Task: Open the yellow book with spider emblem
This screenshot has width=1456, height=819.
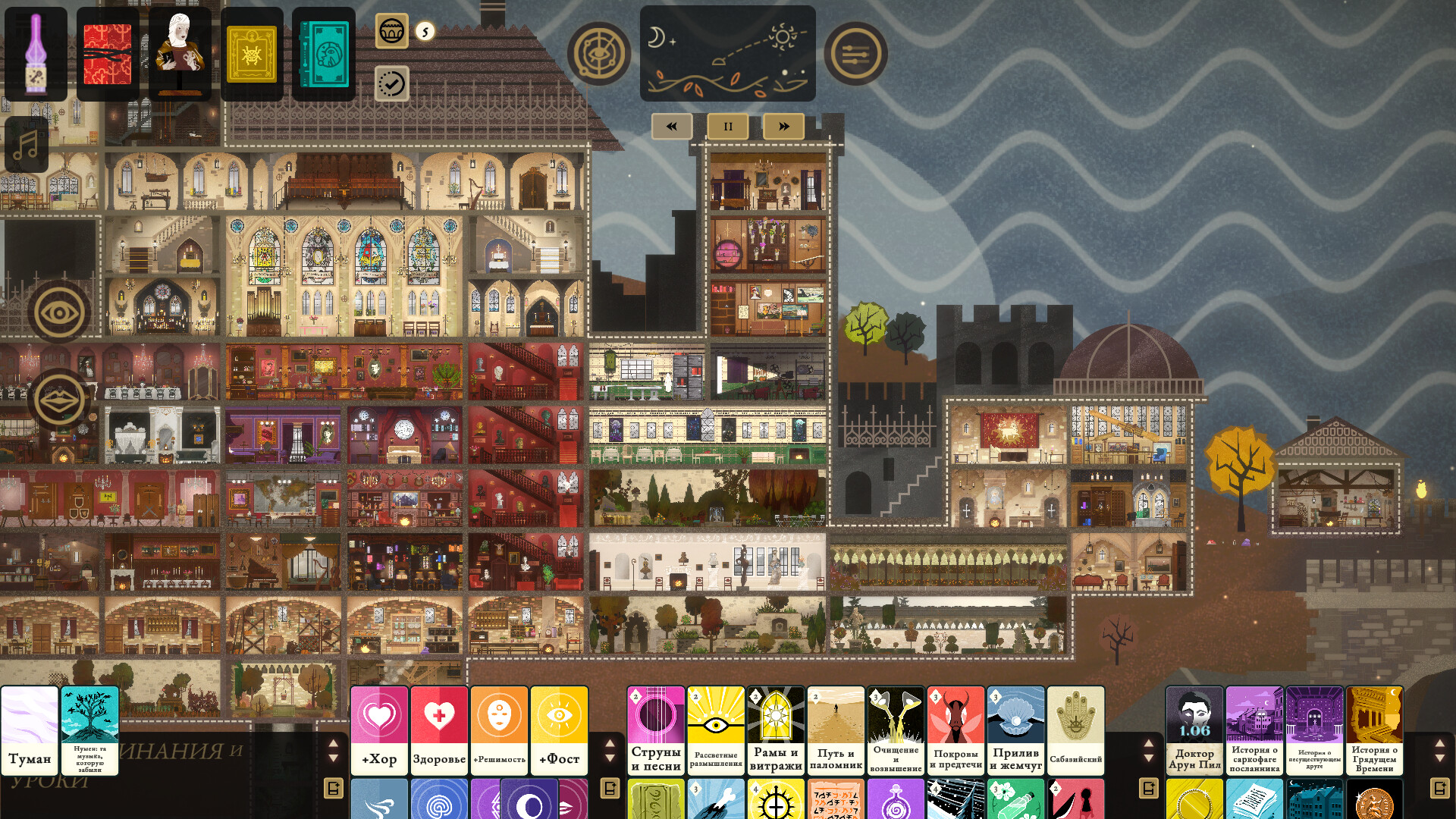Action: pyautogui.click(x=253, y=53)
